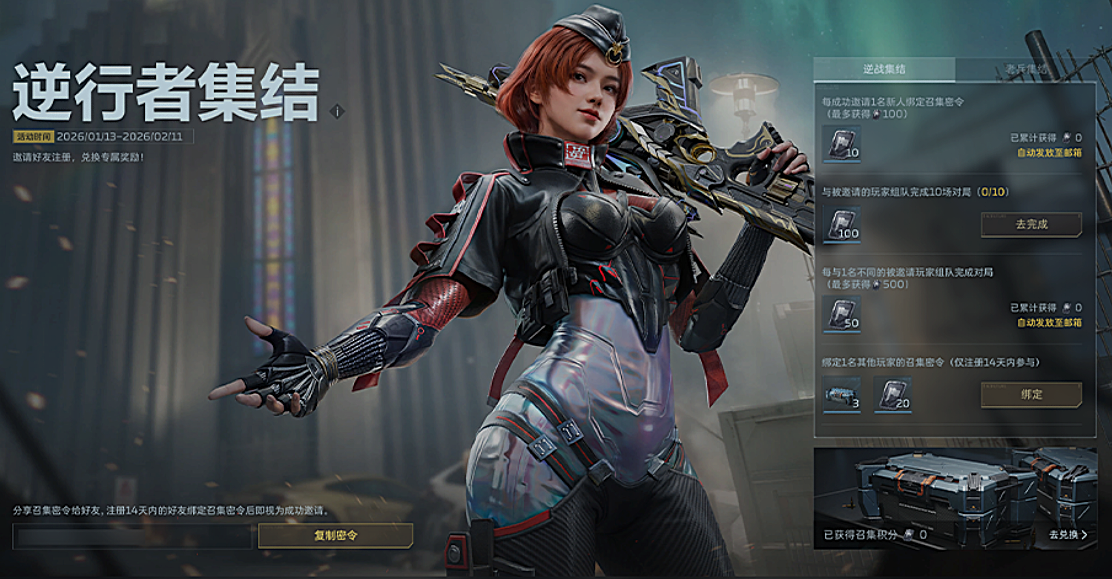Inspect the 100-token reward icon
The height and width of the screenshot is (579, 1112).
(x=841, y=225)
